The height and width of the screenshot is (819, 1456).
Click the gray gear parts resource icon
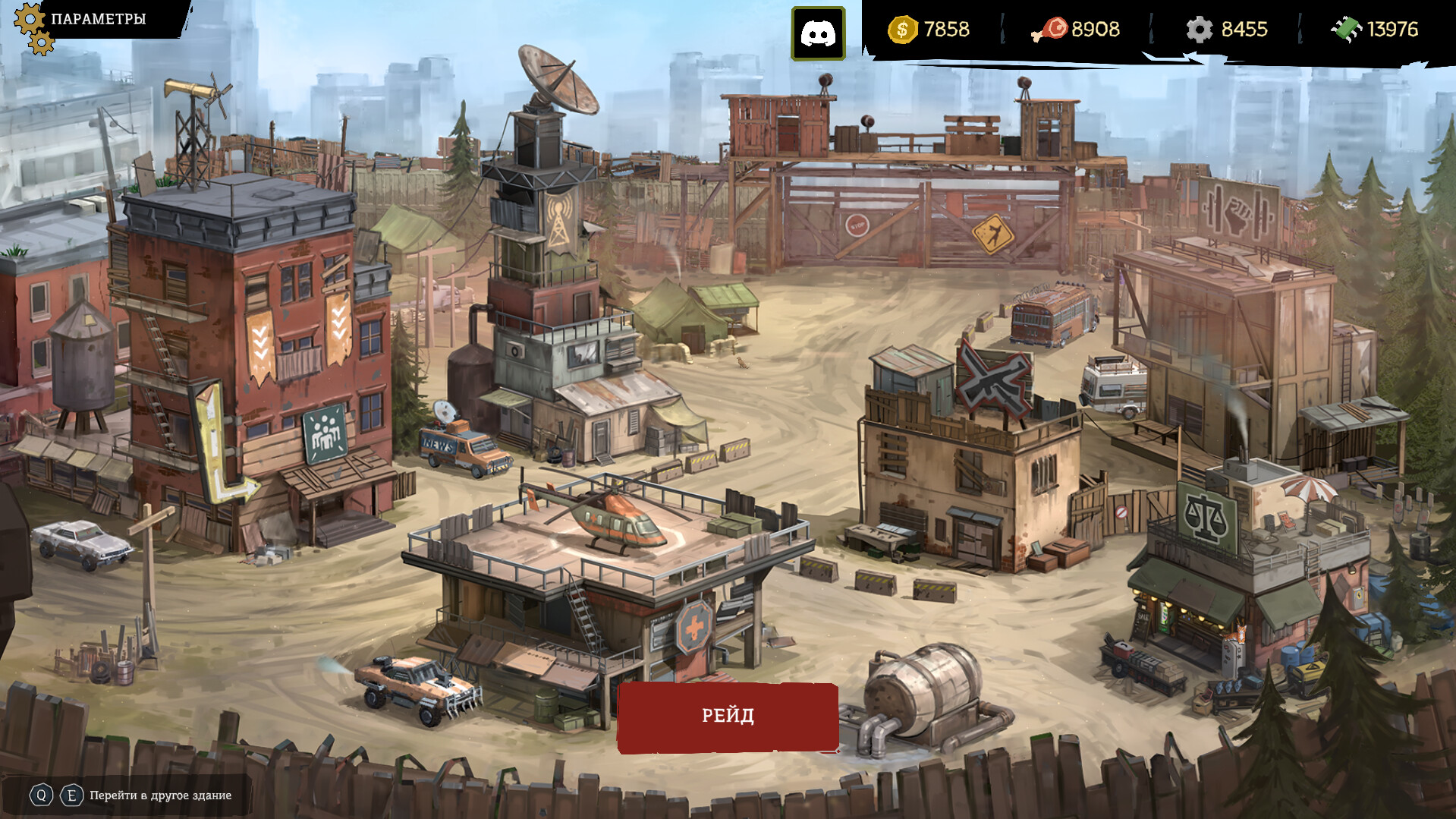1201,30
